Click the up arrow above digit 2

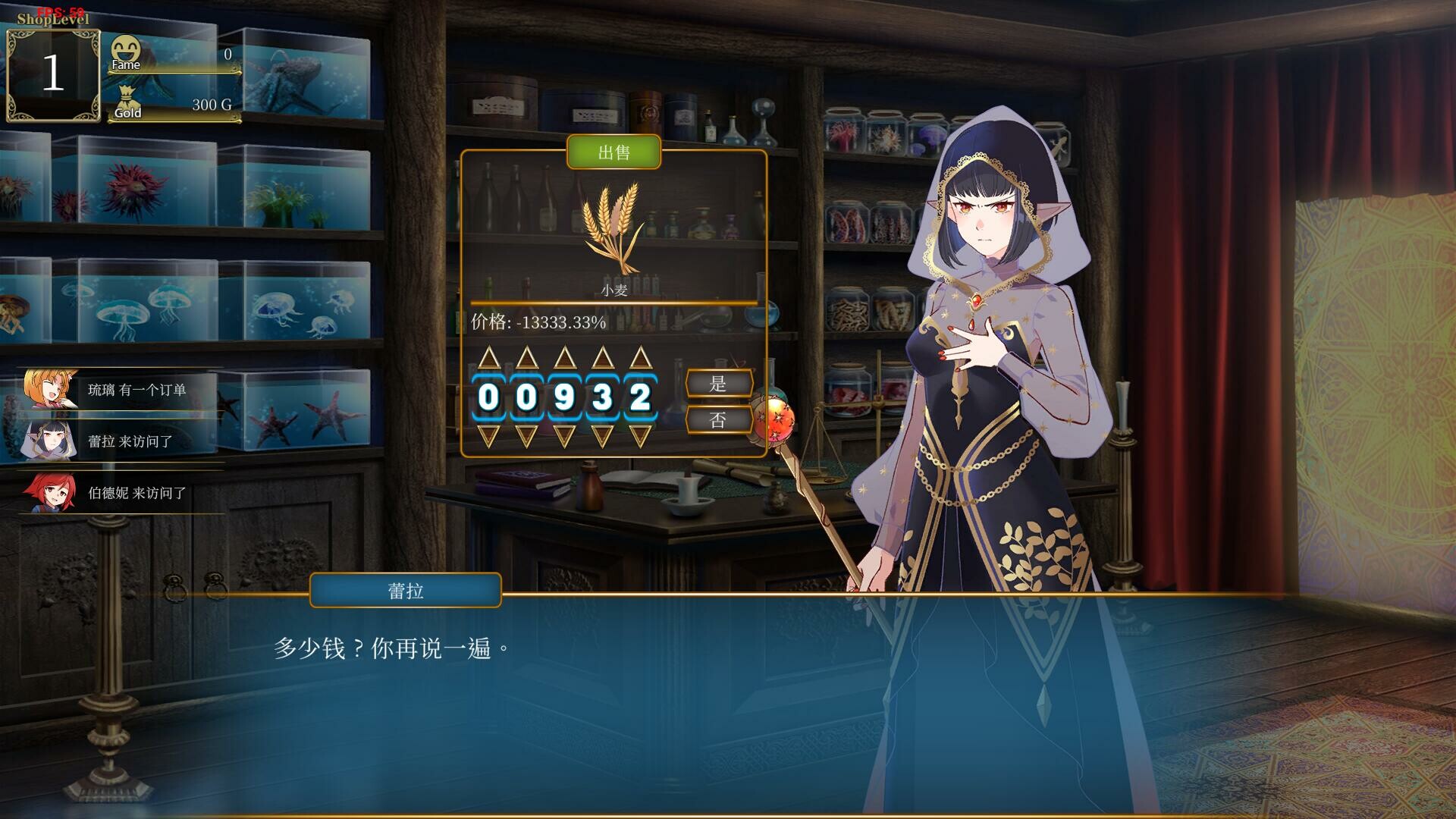(640, 357)
